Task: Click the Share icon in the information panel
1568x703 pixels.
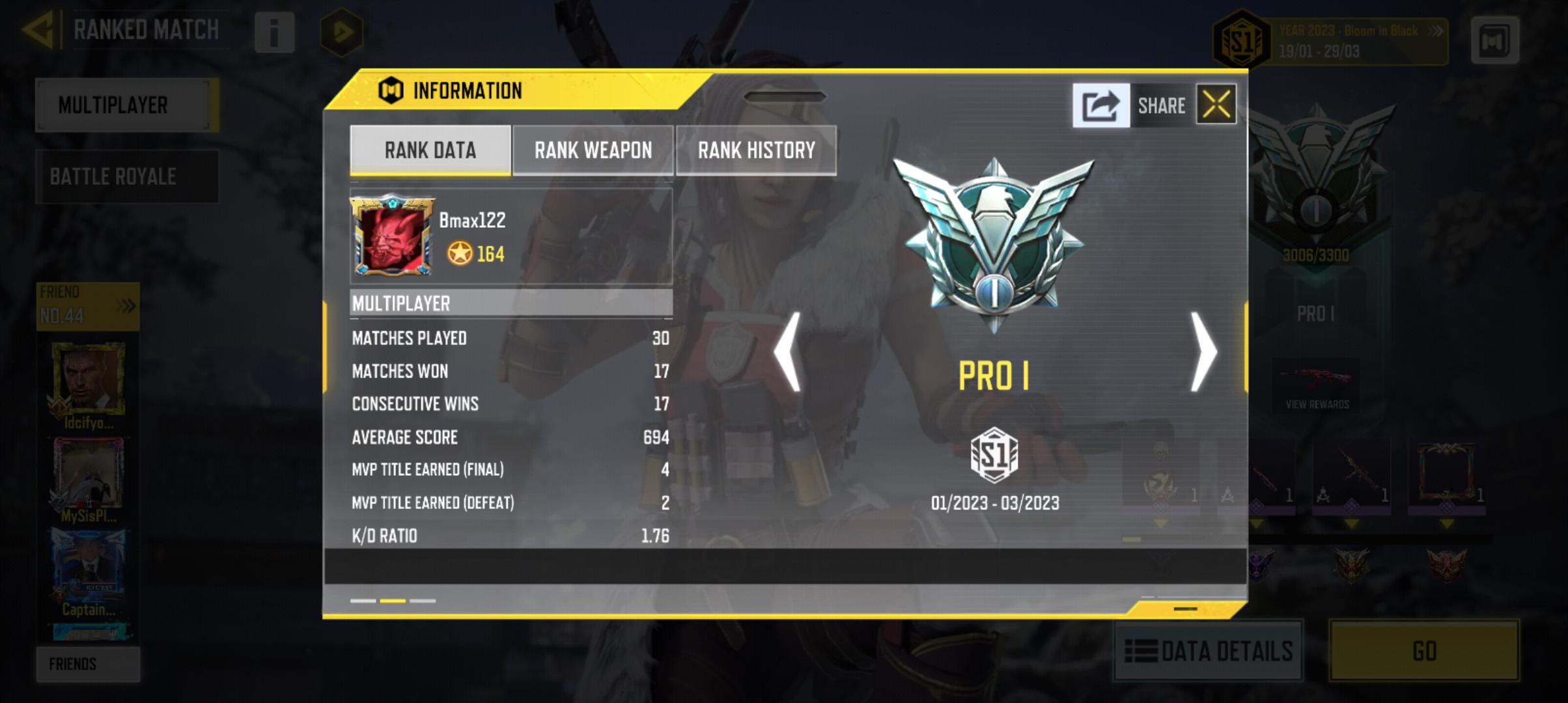Action: [1102, 104]
